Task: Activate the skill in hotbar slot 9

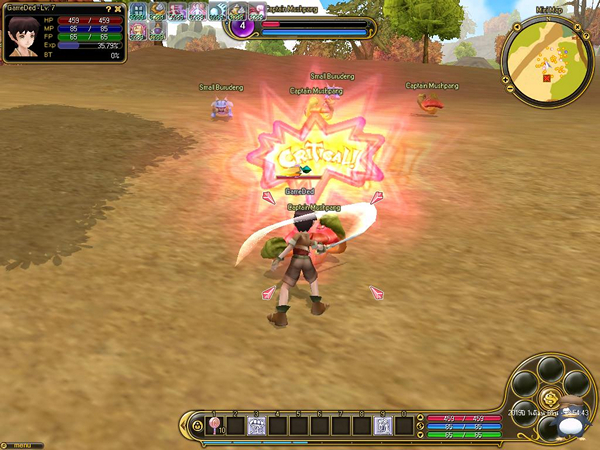Action: point(382,425)
